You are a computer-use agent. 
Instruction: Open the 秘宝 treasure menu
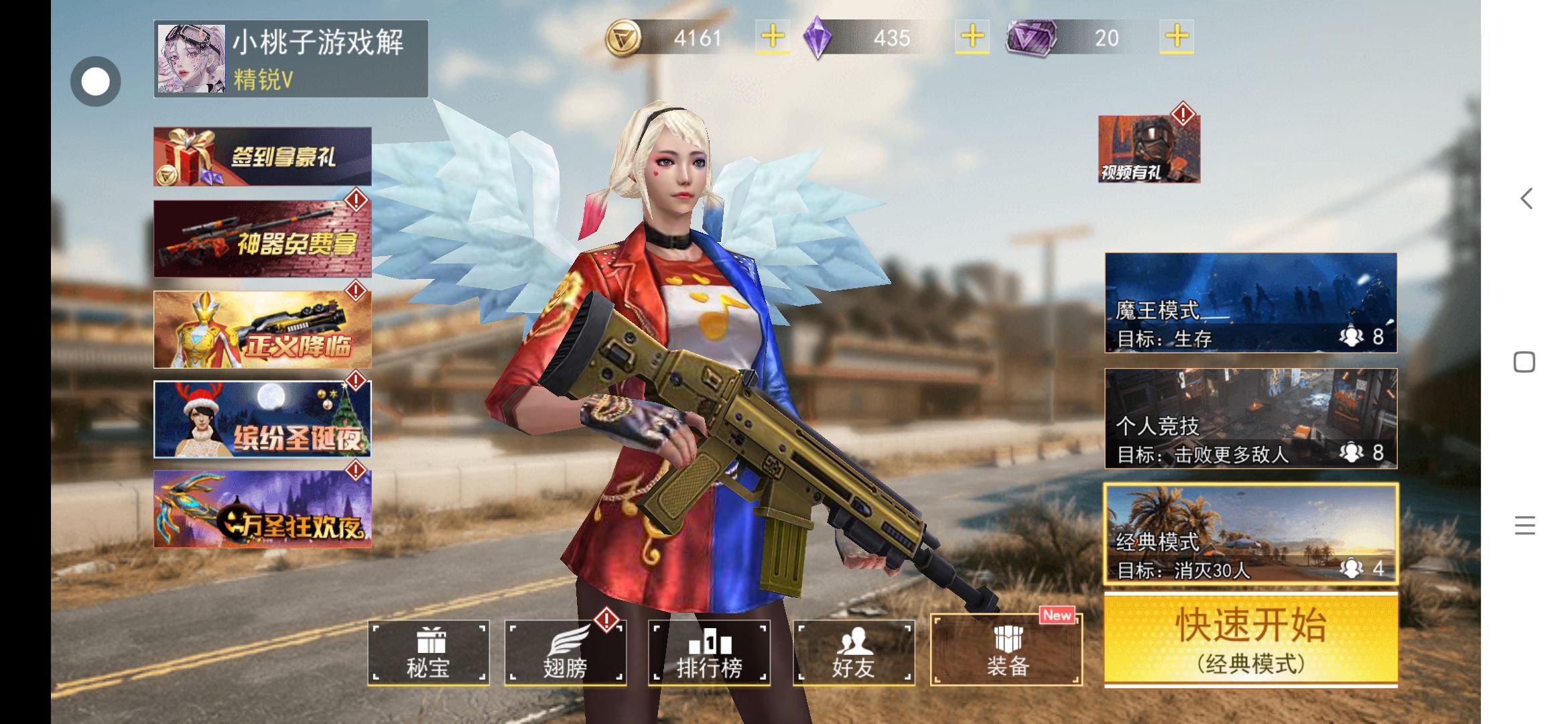click(428, 652)
